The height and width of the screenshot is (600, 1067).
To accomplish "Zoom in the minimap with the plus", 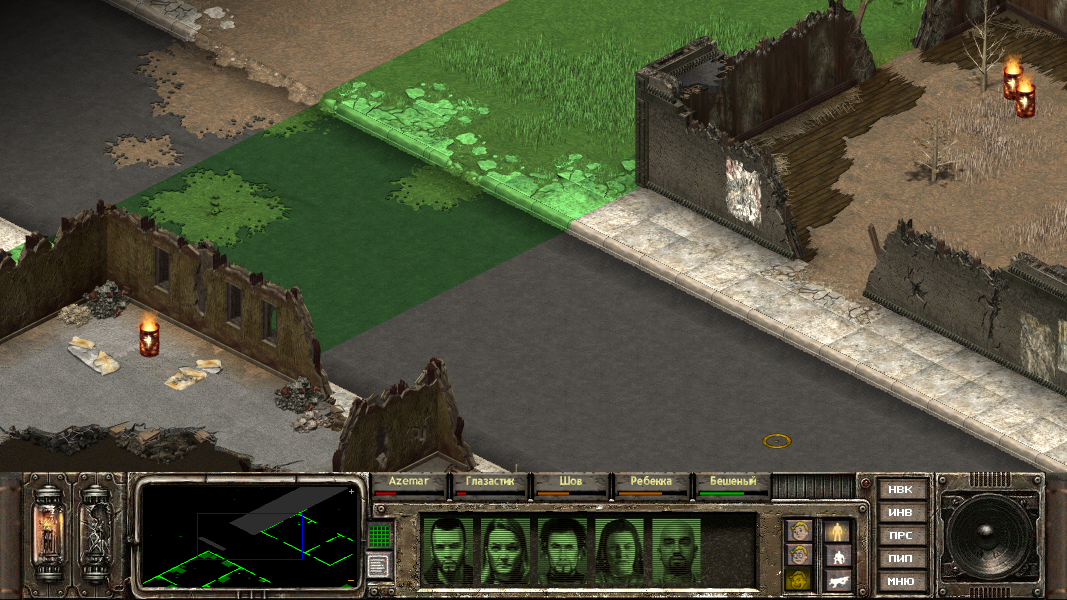I will coord(351,492).
